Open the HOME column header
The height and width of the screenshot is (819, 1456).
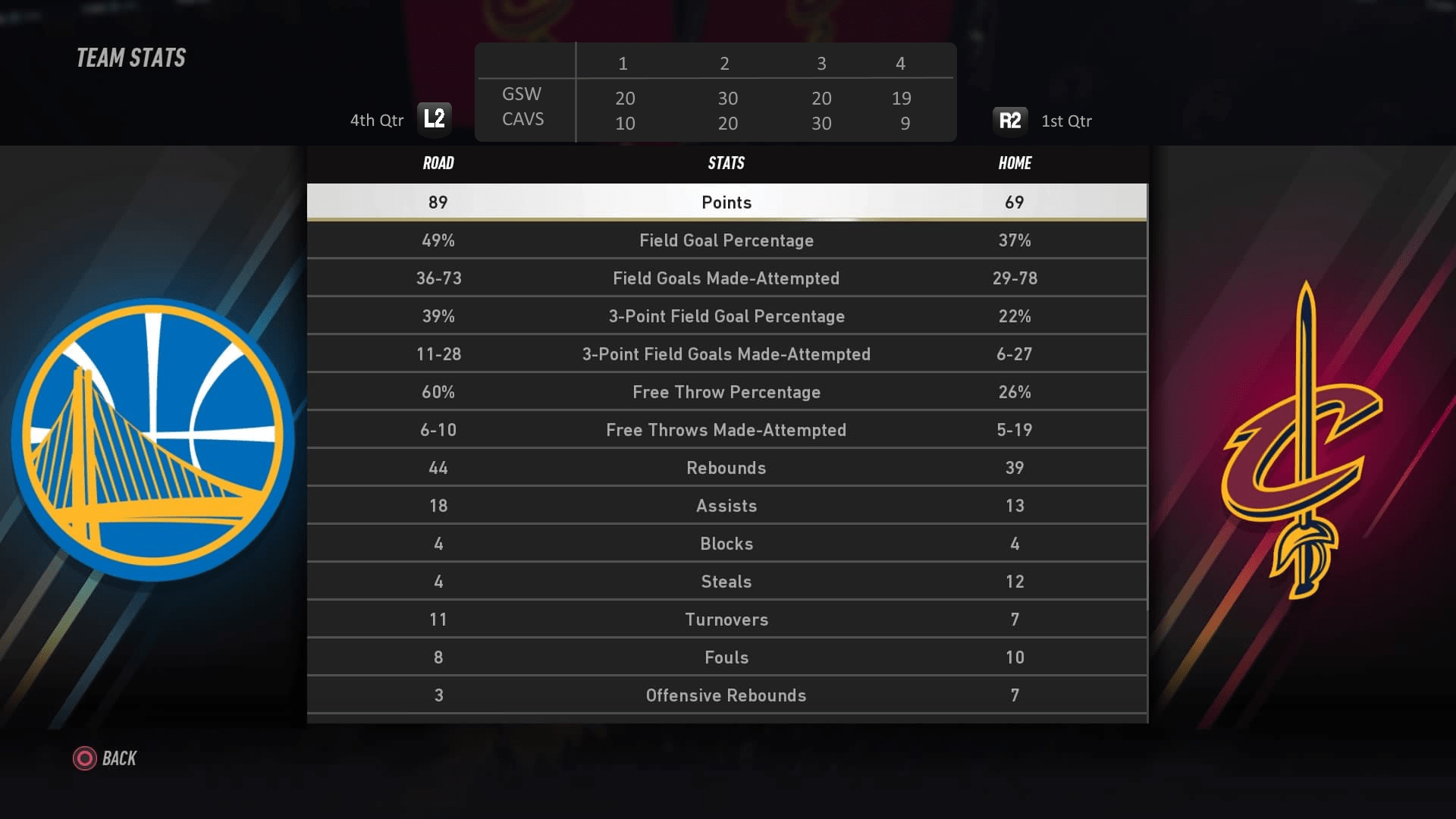[x=1015, y=163]
